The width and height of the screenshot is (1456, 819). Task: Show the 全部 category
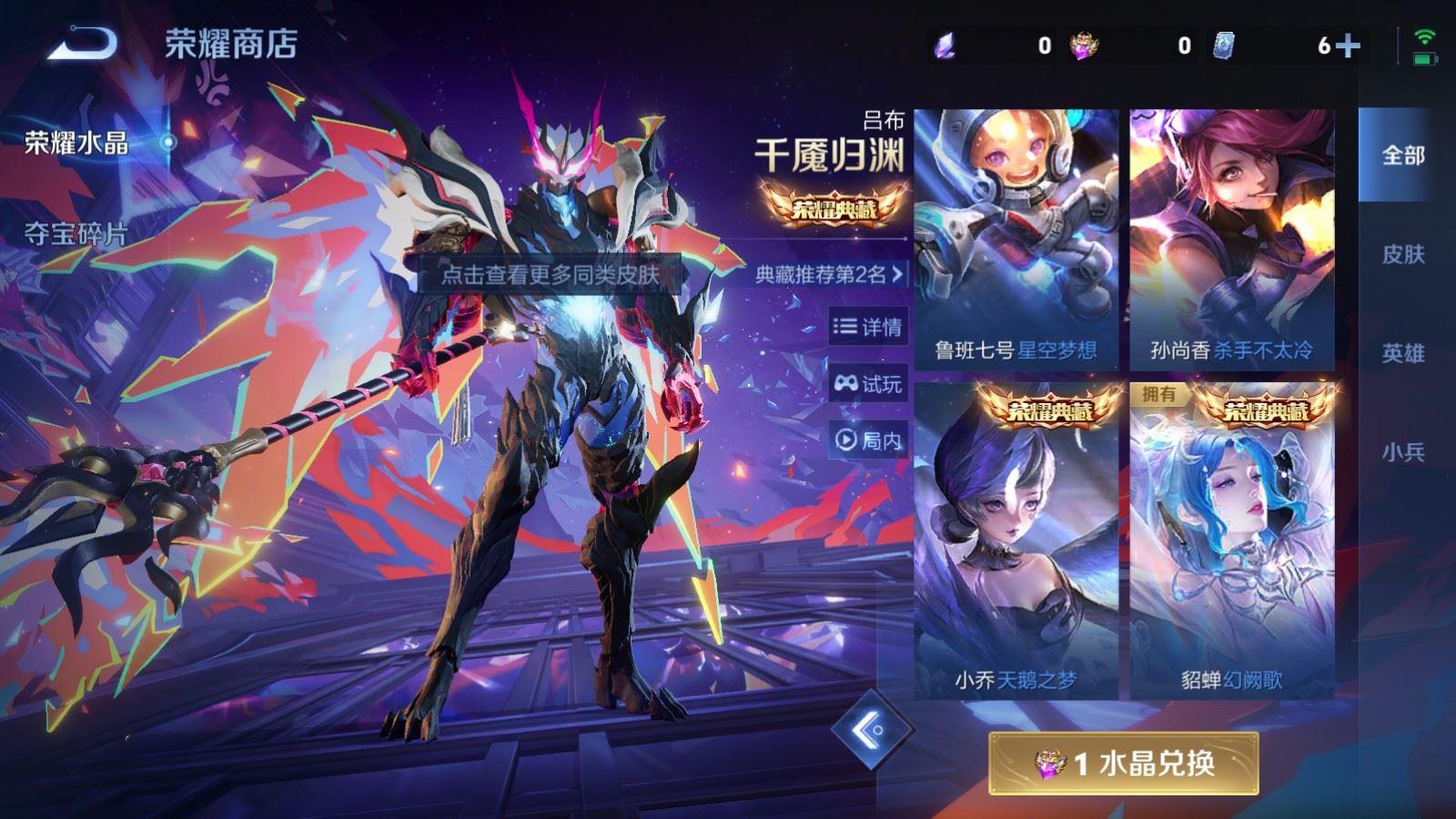pyautogui.click(x=1402, y=156)
